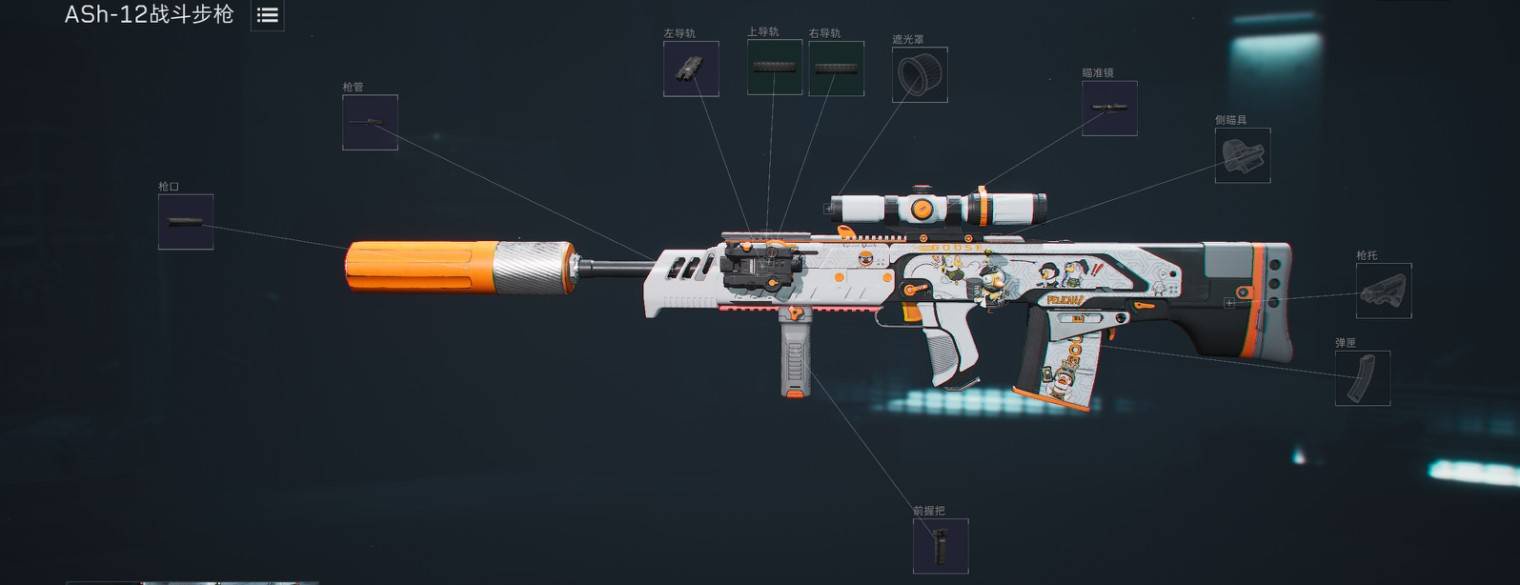Open the right rail (右导轨) slot
Viewport: 1520px width, 585px height.
[x=836, y=69]
